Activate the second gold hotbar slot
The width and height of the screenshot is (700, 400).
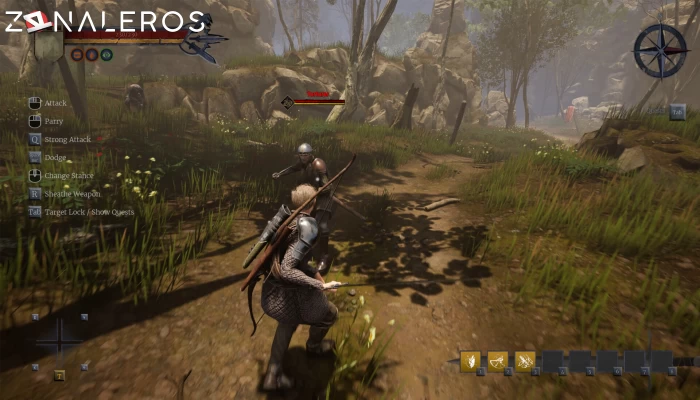(x=497, y=361)
